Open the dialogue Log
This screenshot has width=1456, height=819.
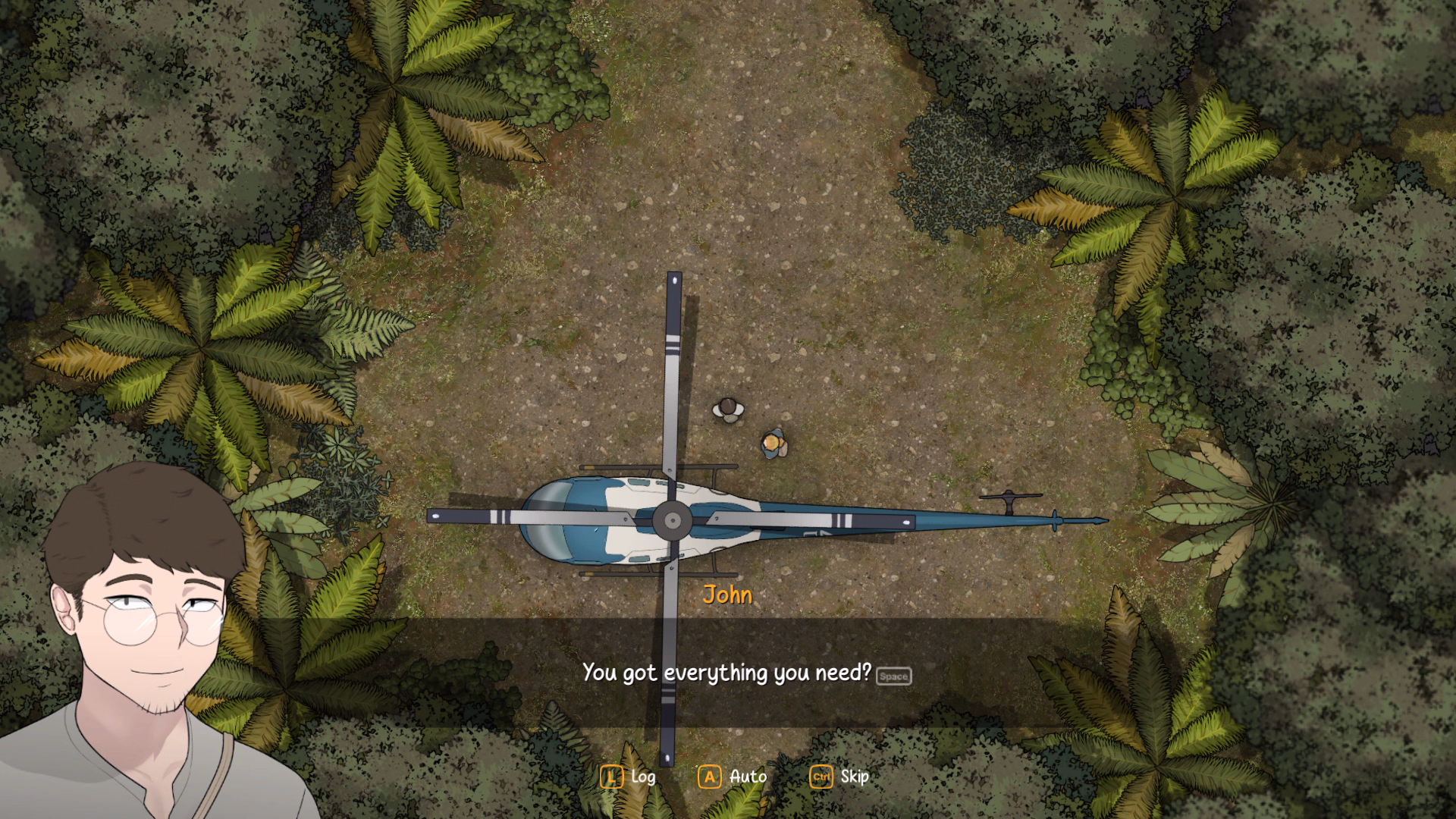pyautogui.click(x=643, y=777)
